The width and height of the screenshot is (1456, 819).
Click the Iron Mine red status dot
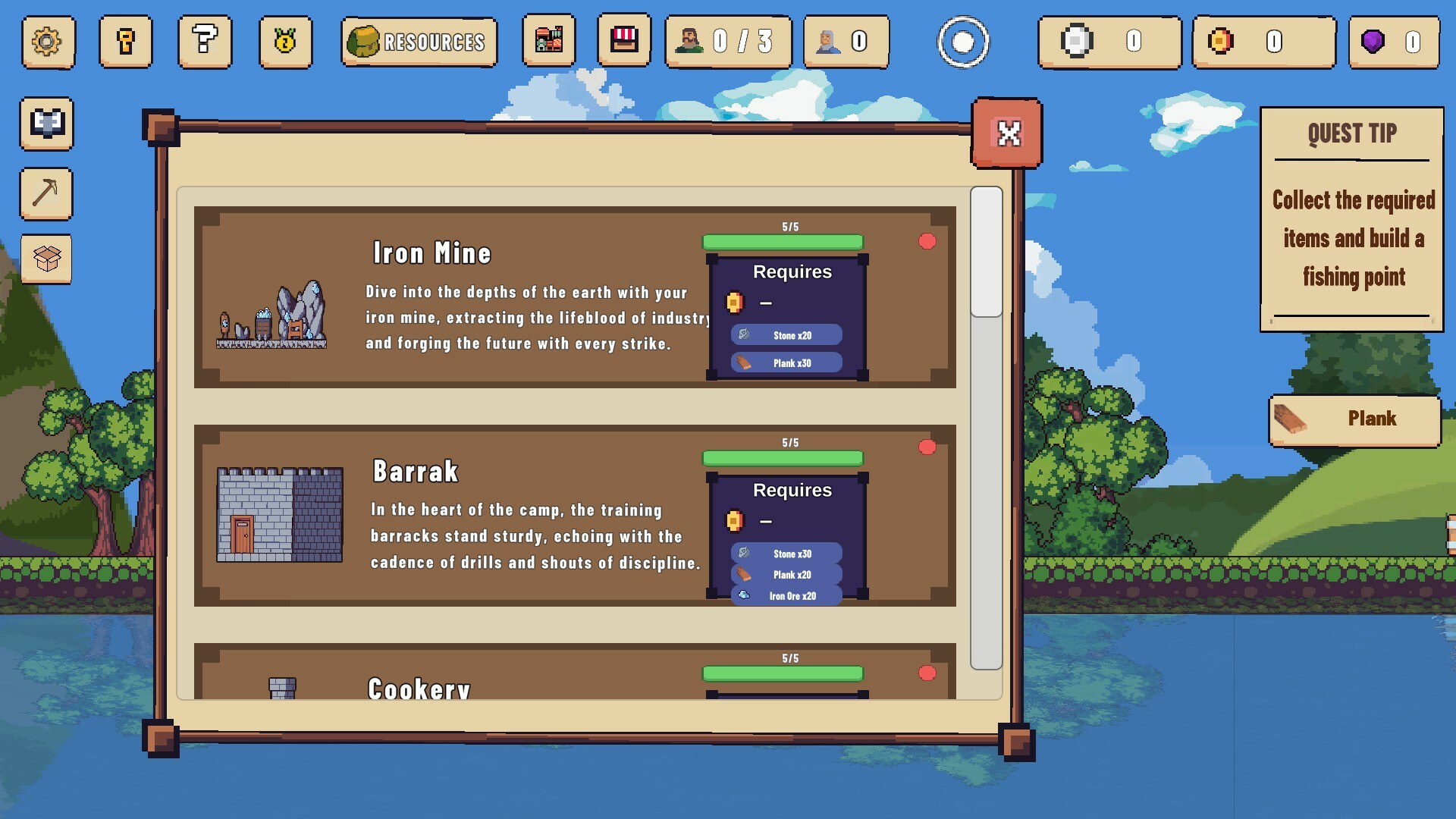coord(927,241)
